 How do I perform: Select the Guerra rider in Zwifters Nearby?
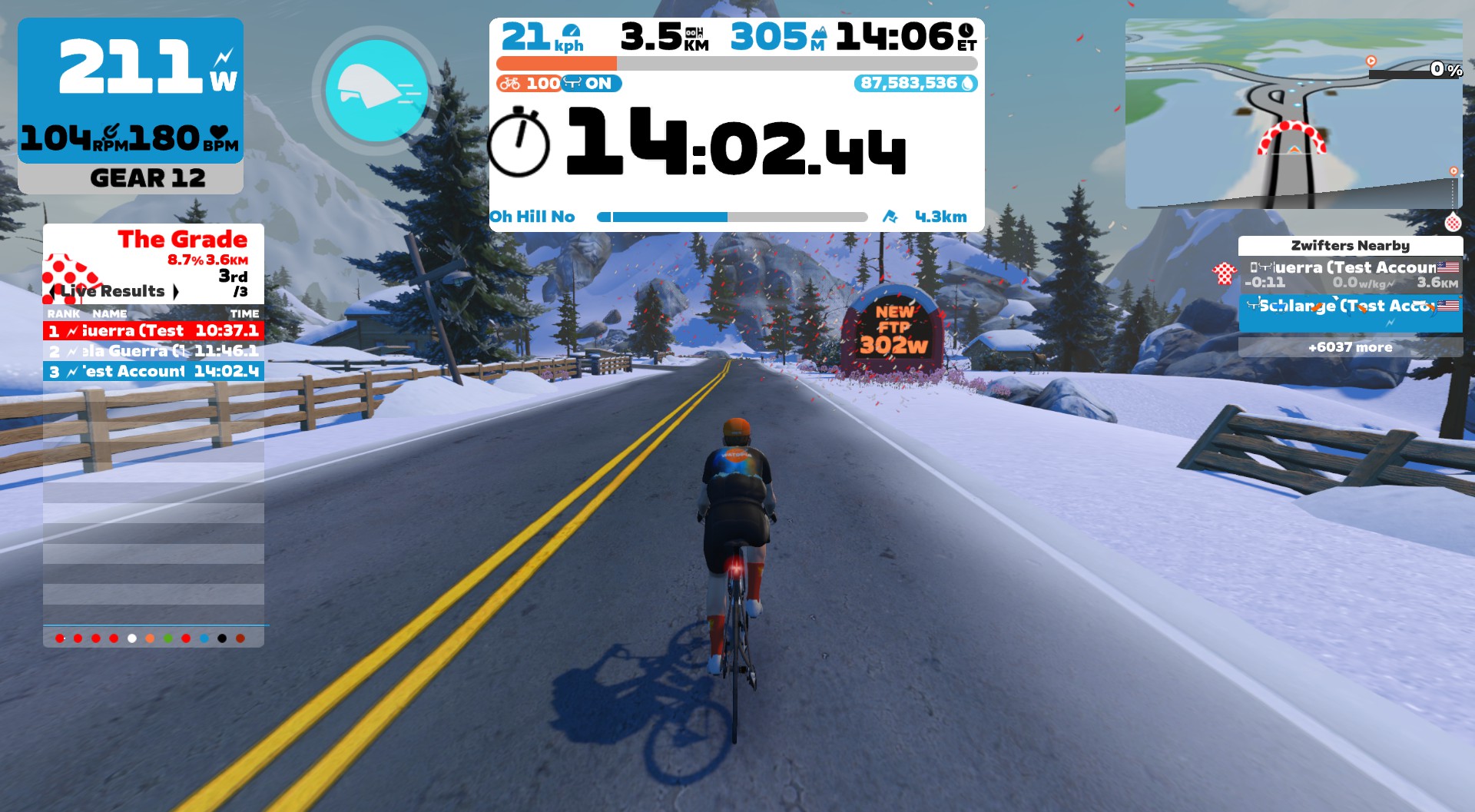click(x=1350, y=275)
